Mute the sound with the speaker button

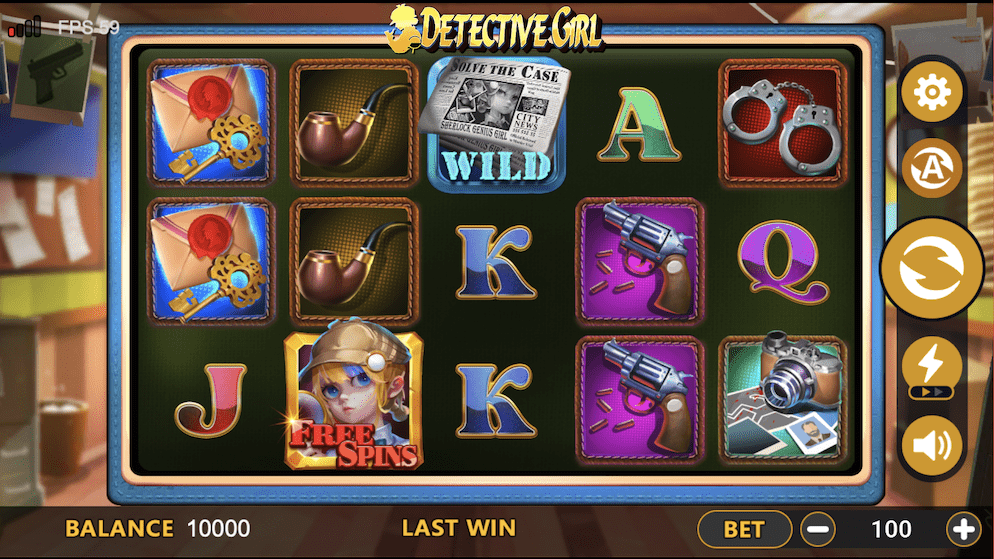point(931,446)
